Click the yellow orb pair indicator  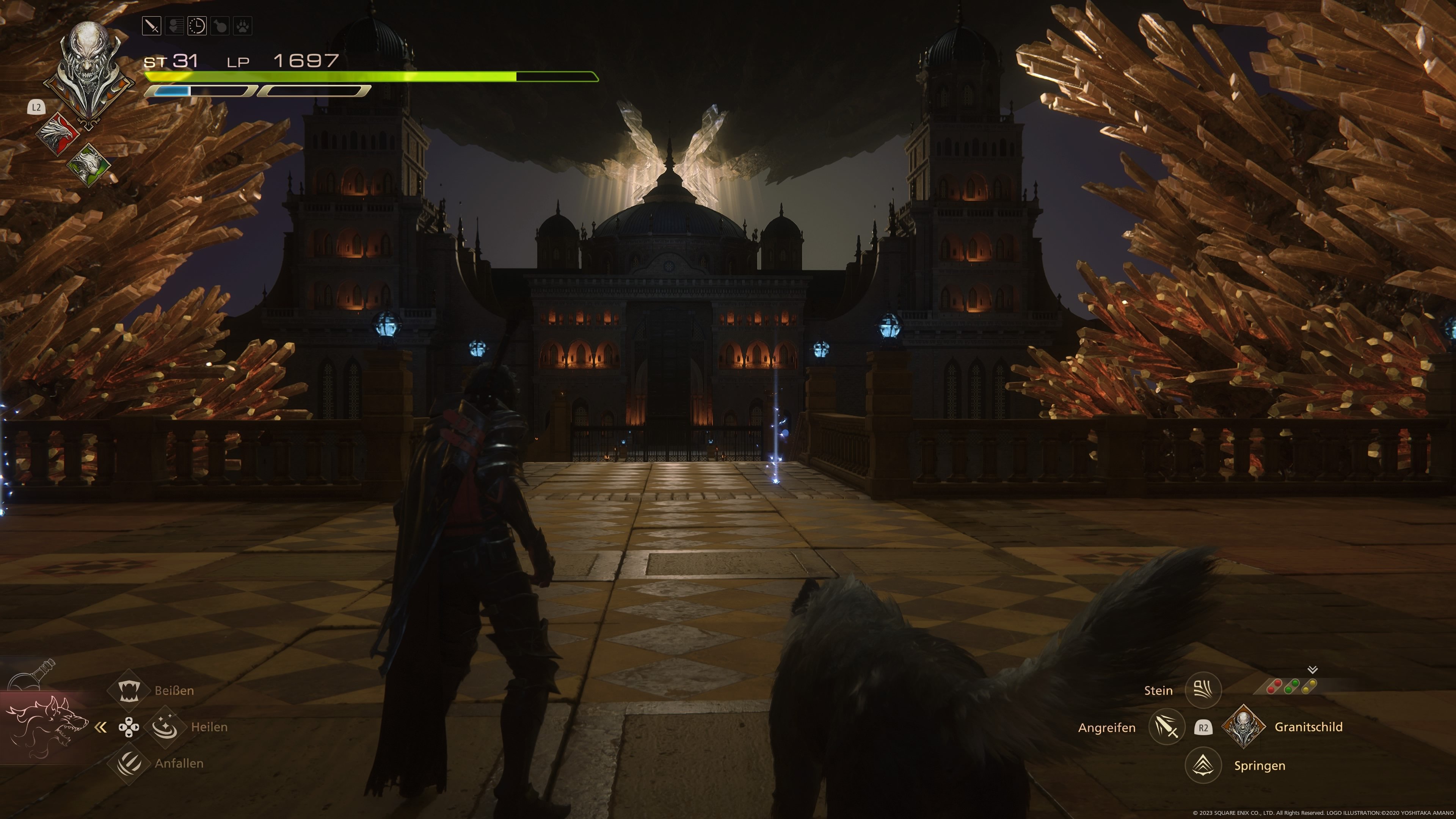(1309, 686)
